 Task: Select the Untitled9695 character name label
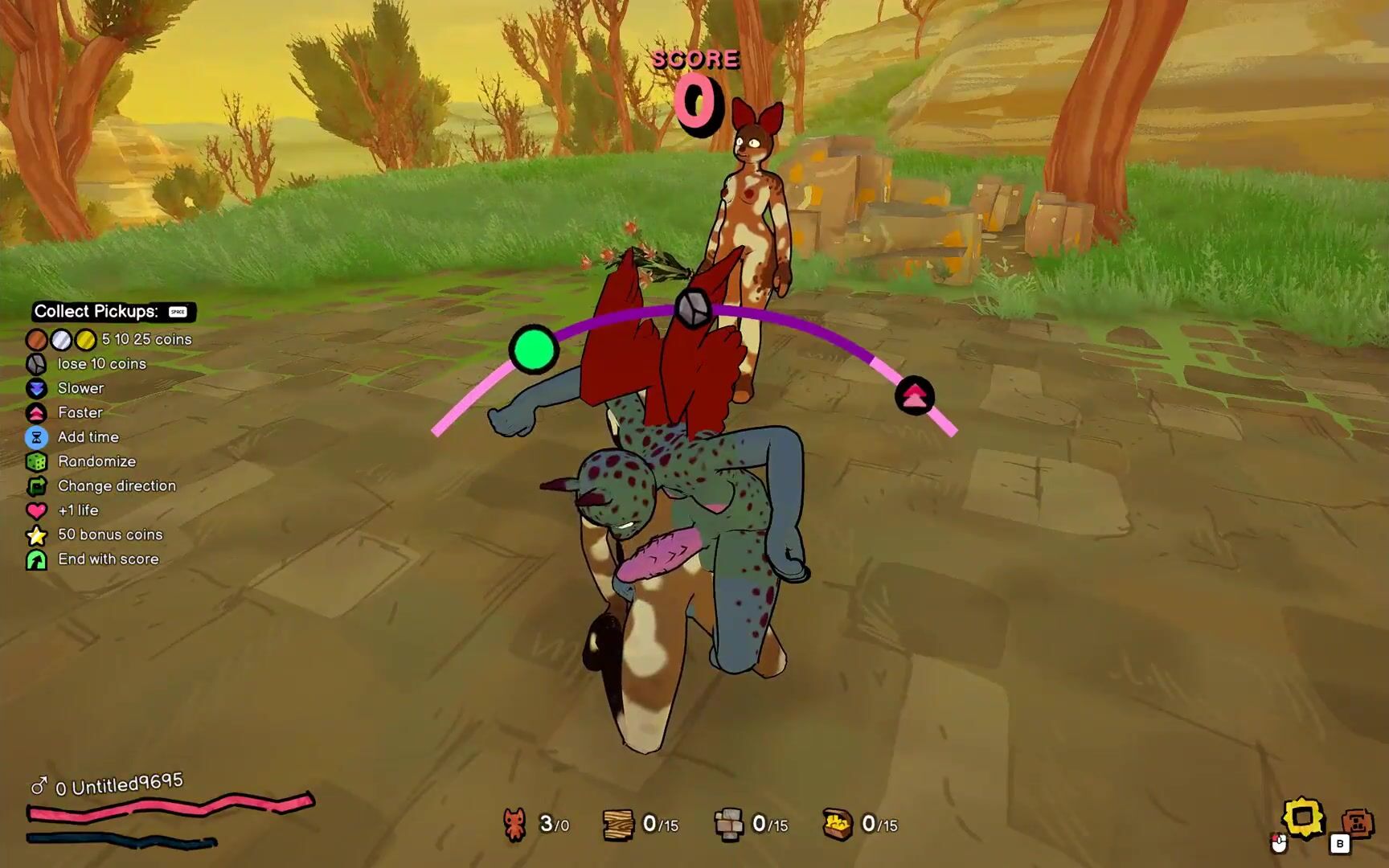tap(127, 784)
